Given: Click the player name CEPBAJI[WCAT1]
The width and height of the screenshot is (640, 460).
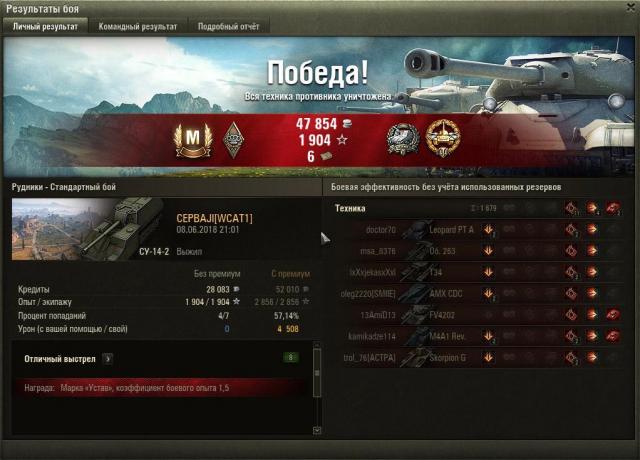Looking at the screenshot, I should [x=214, y=218].
